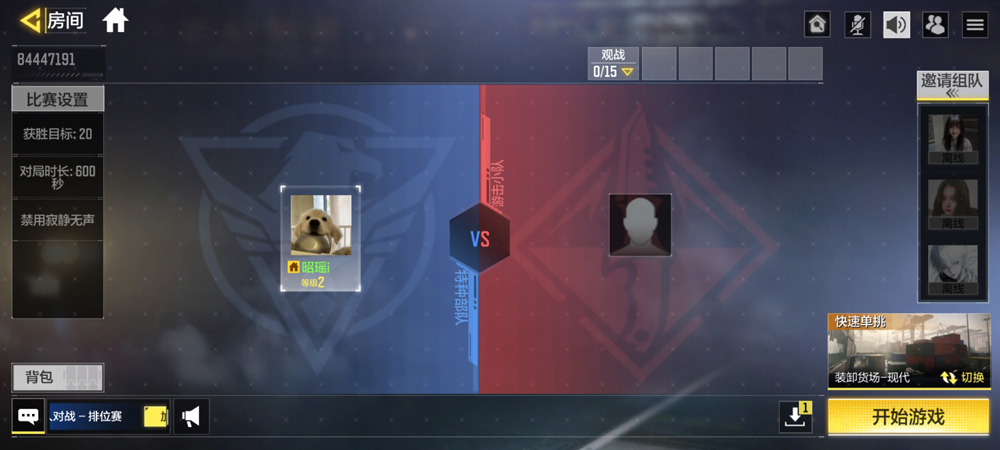Click the room house icon button
The width and height of the screenshot is (1000, 450).
pyautogui.click(x=817, y=25)
